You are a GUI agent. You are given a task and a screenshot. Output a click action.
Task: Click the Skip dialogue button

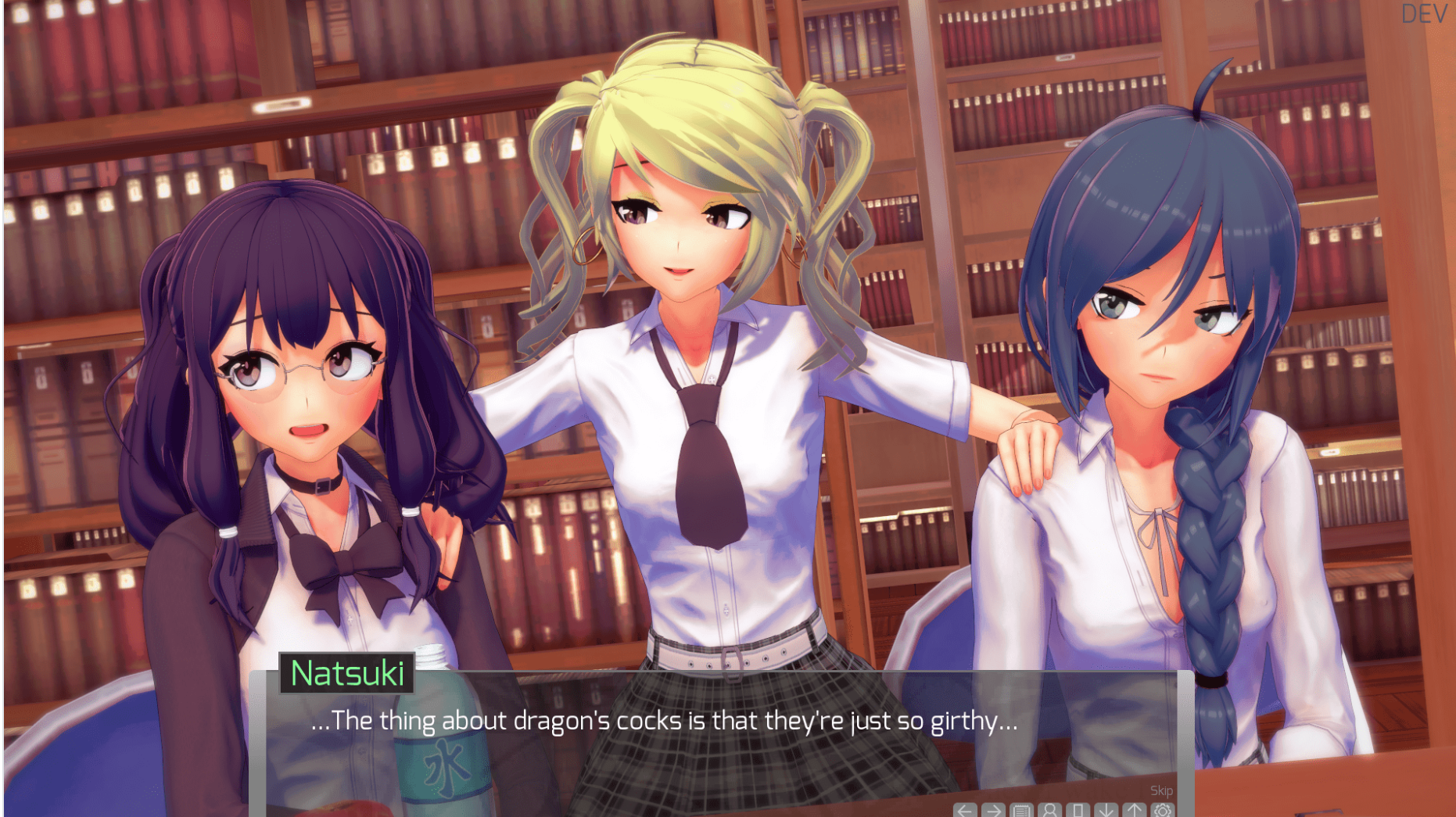click(x=1161, y=790)
